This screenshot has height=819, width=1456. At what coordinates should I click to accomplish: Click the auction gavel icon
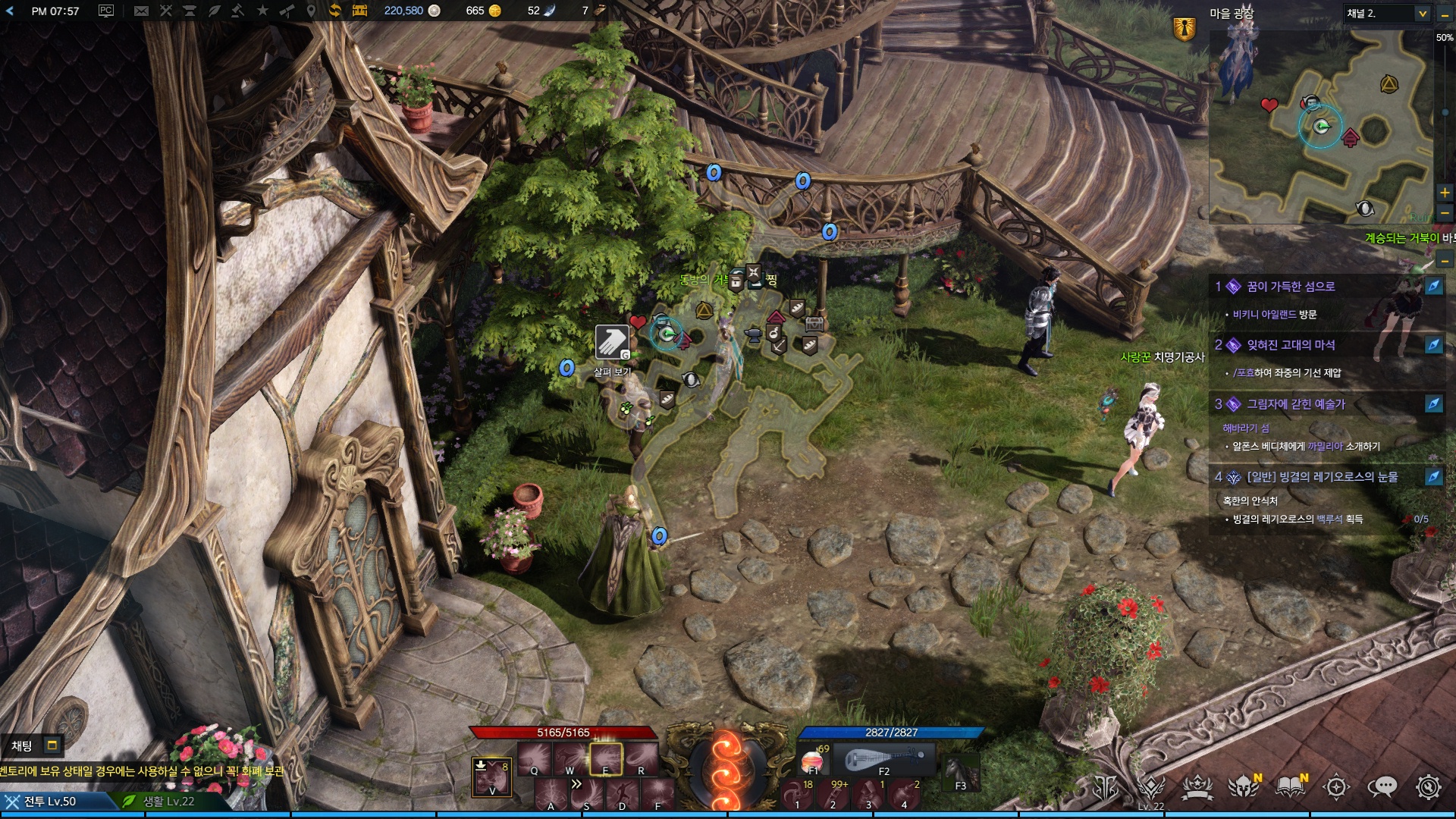(x=237, y=11)
